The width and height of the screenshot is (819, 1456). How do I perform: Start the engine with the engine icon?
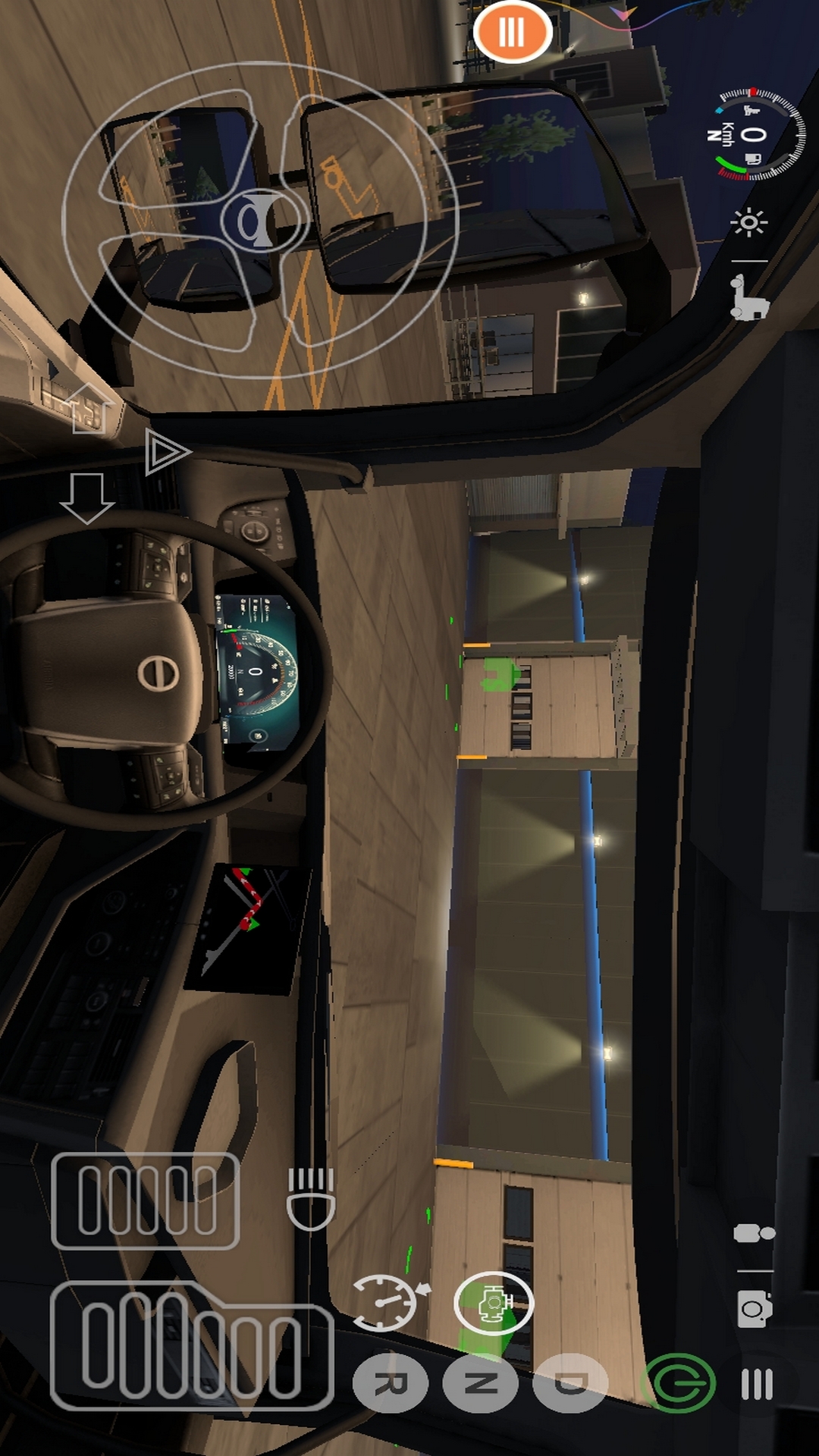point(494,1303)
